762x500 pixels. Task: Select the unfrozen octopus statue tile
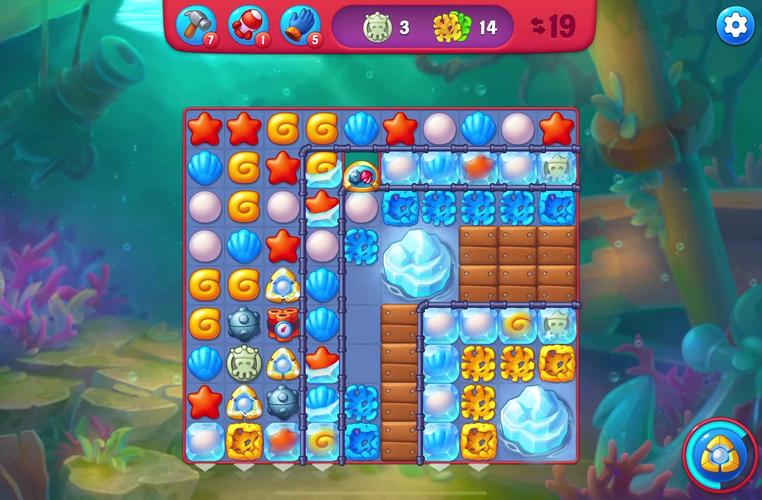tap(243, 362)
